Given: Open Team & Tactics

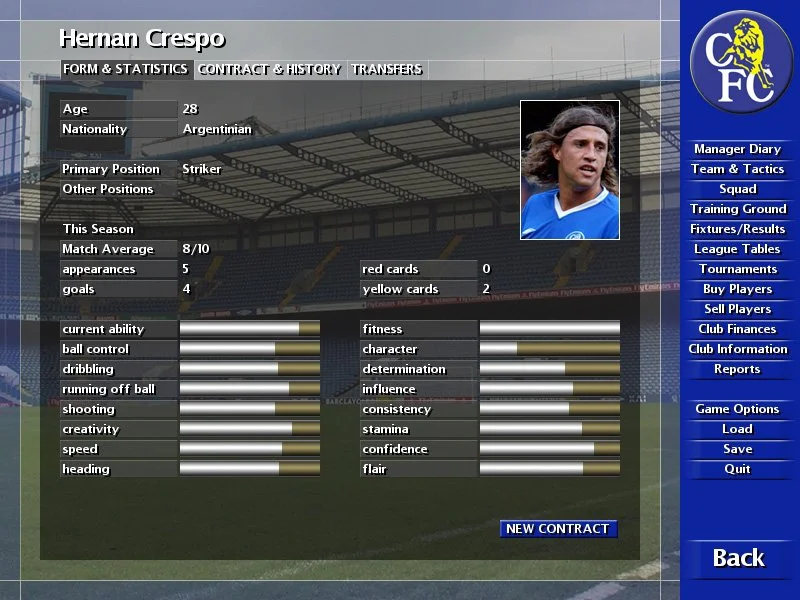Looking at the screenshot, I should coord(738,169).
